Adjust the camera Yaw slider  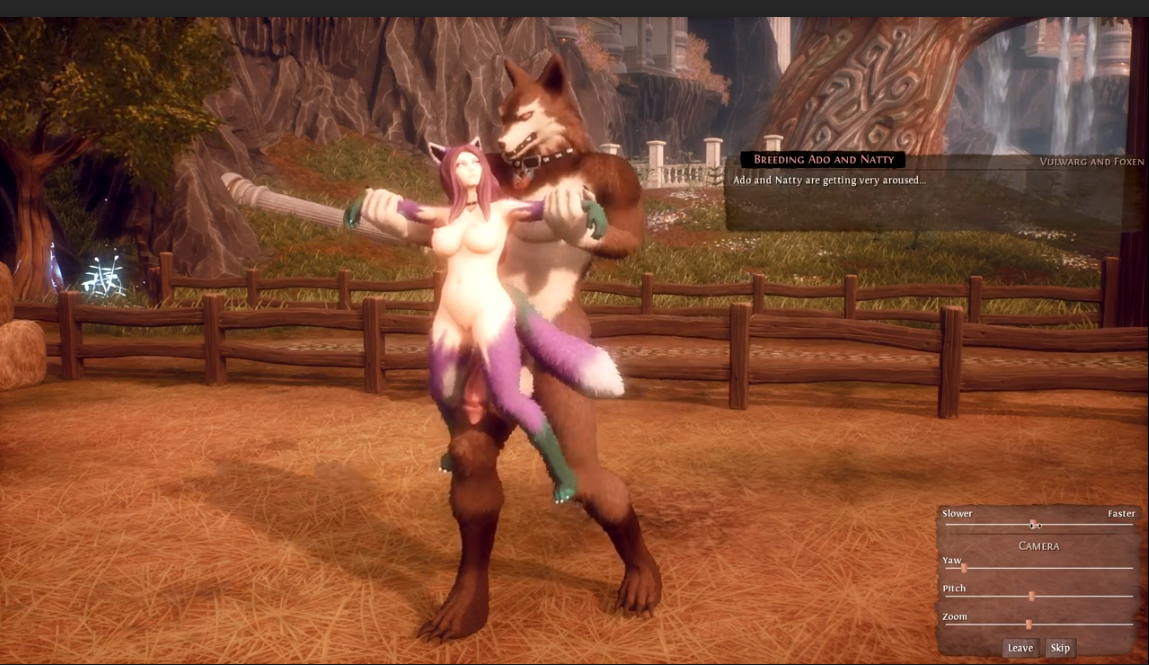[964, 568]
